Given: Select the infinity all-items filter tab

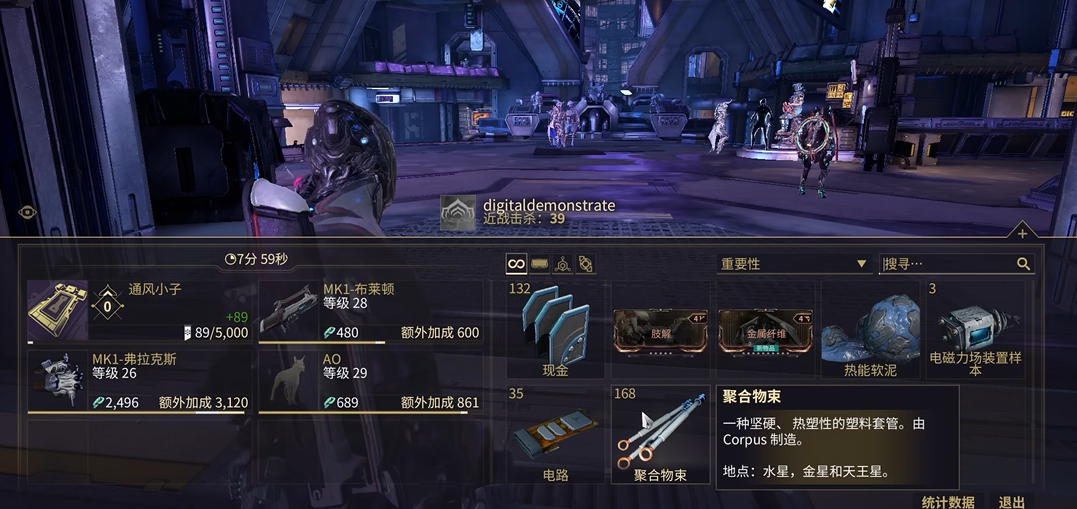Looking at the screenshot, I should 516,264.
